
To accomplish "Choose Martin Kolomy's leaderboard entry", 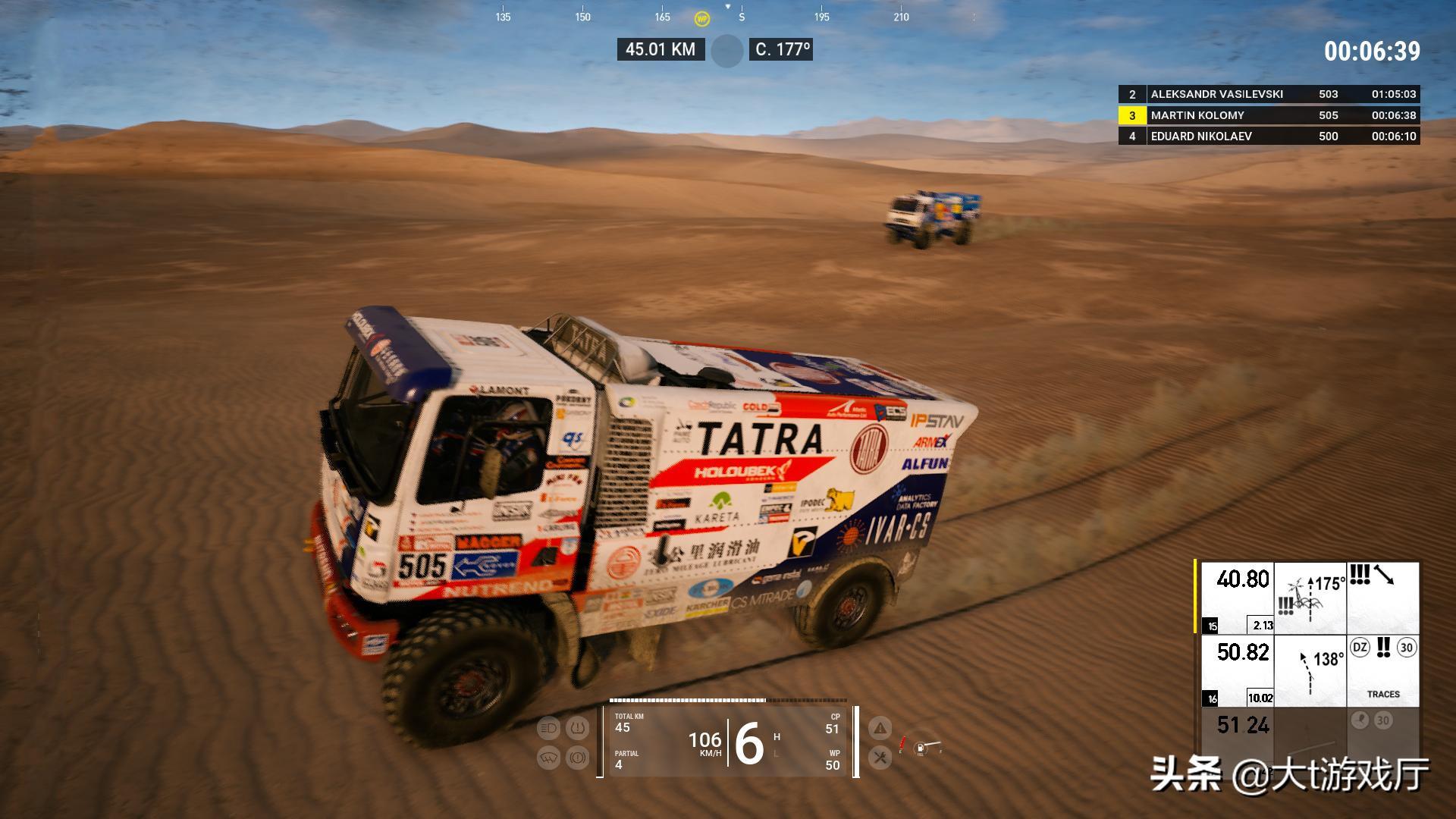I will pyautogui.click(x=1269, y=115).
